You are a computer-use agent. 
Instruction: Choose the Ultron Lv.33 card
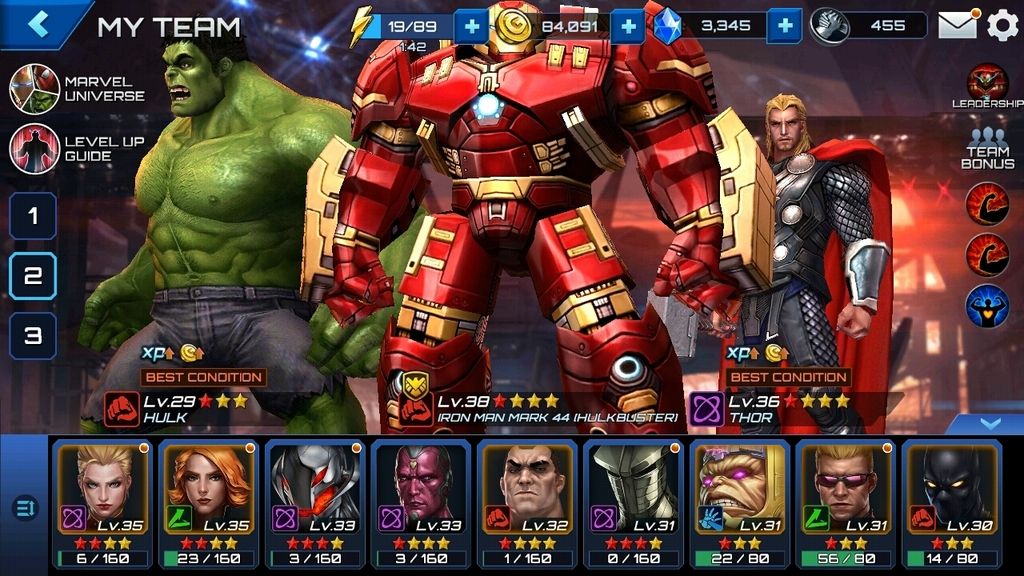click(x=314, y=502)
